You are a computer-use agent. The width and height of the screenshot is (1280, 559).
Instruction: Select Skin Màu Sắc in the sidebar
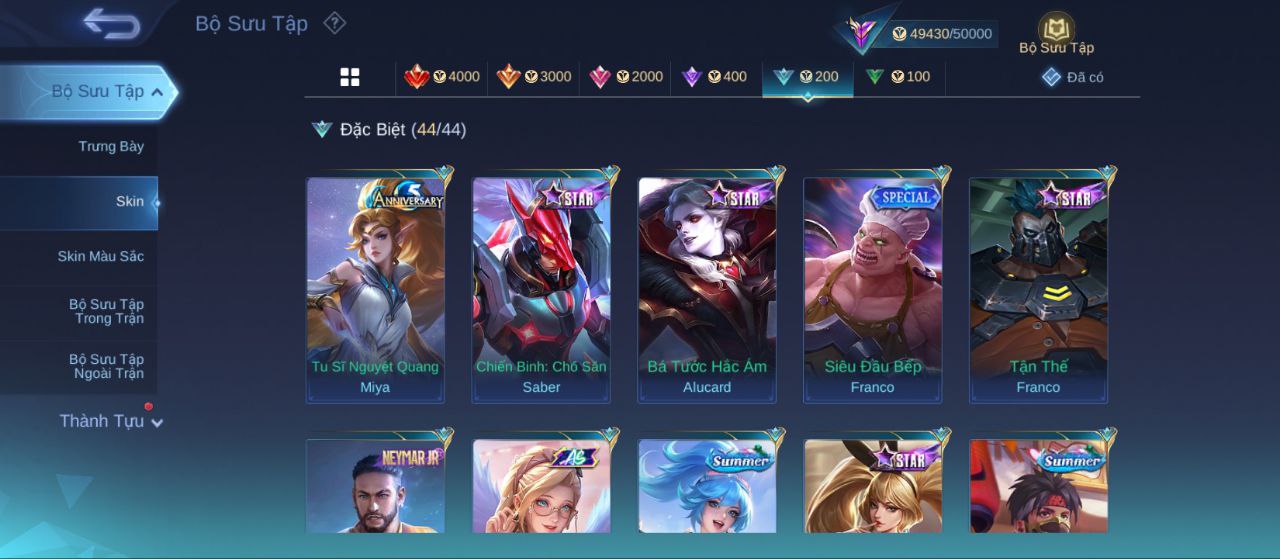[x=100, y=257]
